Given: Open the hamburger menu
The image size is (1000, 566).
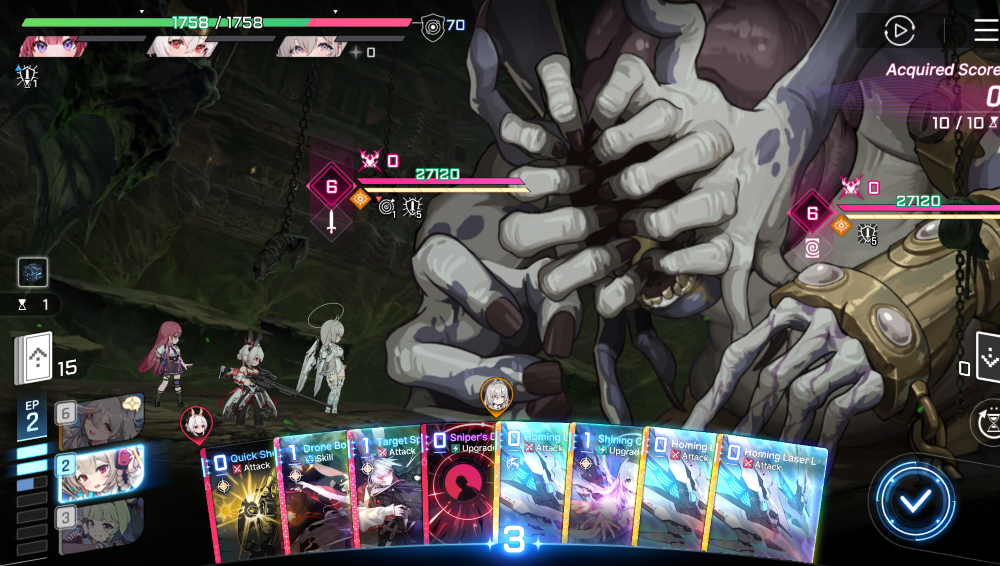Looking at the screenshot, I should coord(985,31).
